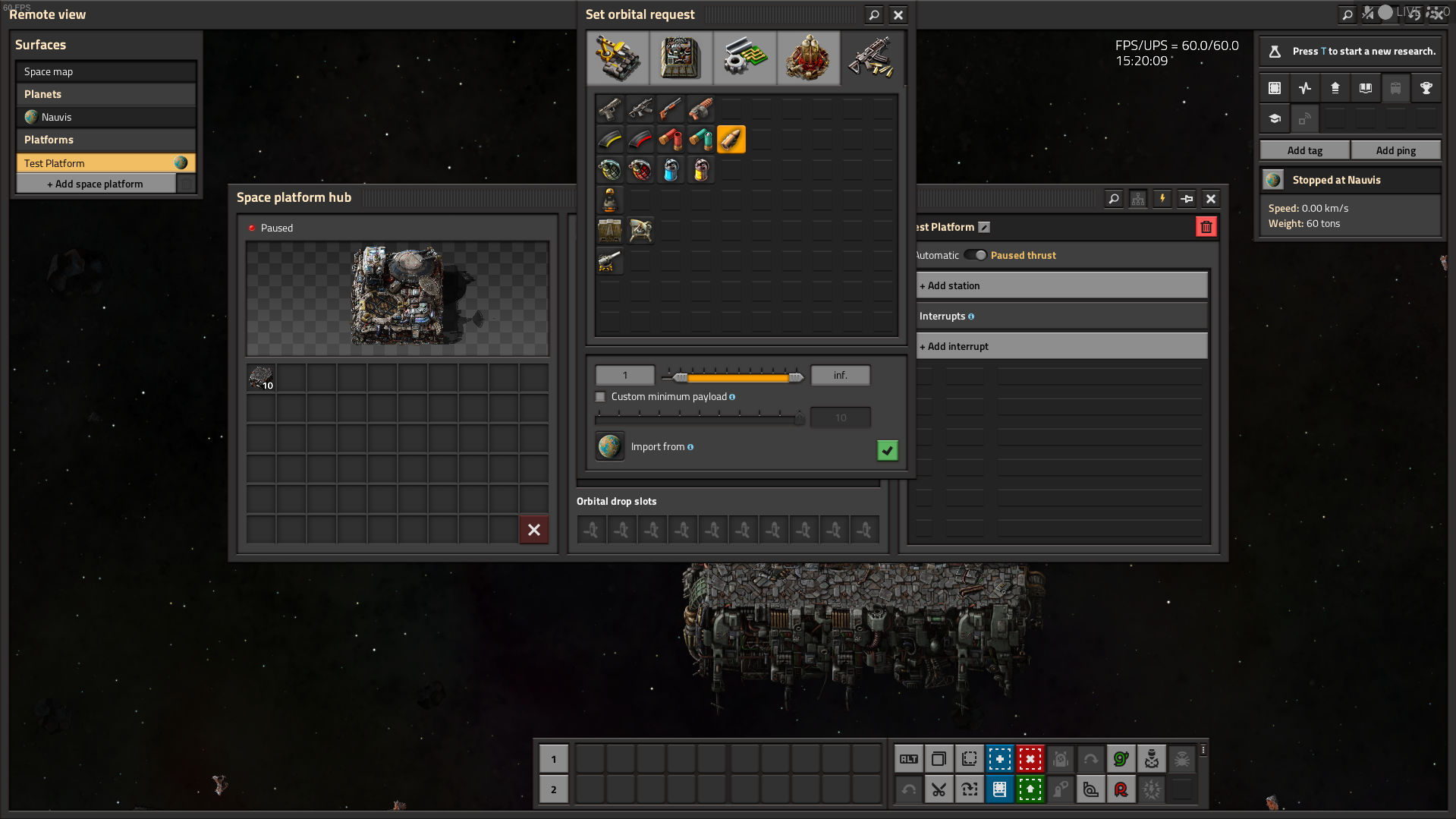Open the Space map surface
This screenshot has height=819, width=1456.
105,71
